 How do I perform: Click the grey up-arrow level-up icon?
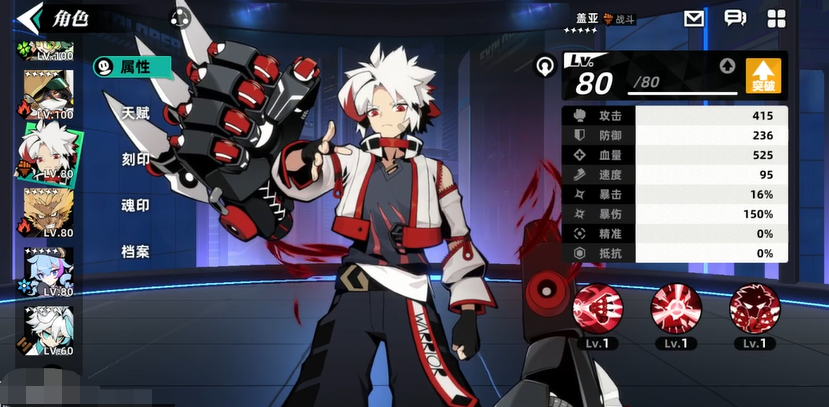[x=727, y=67]
